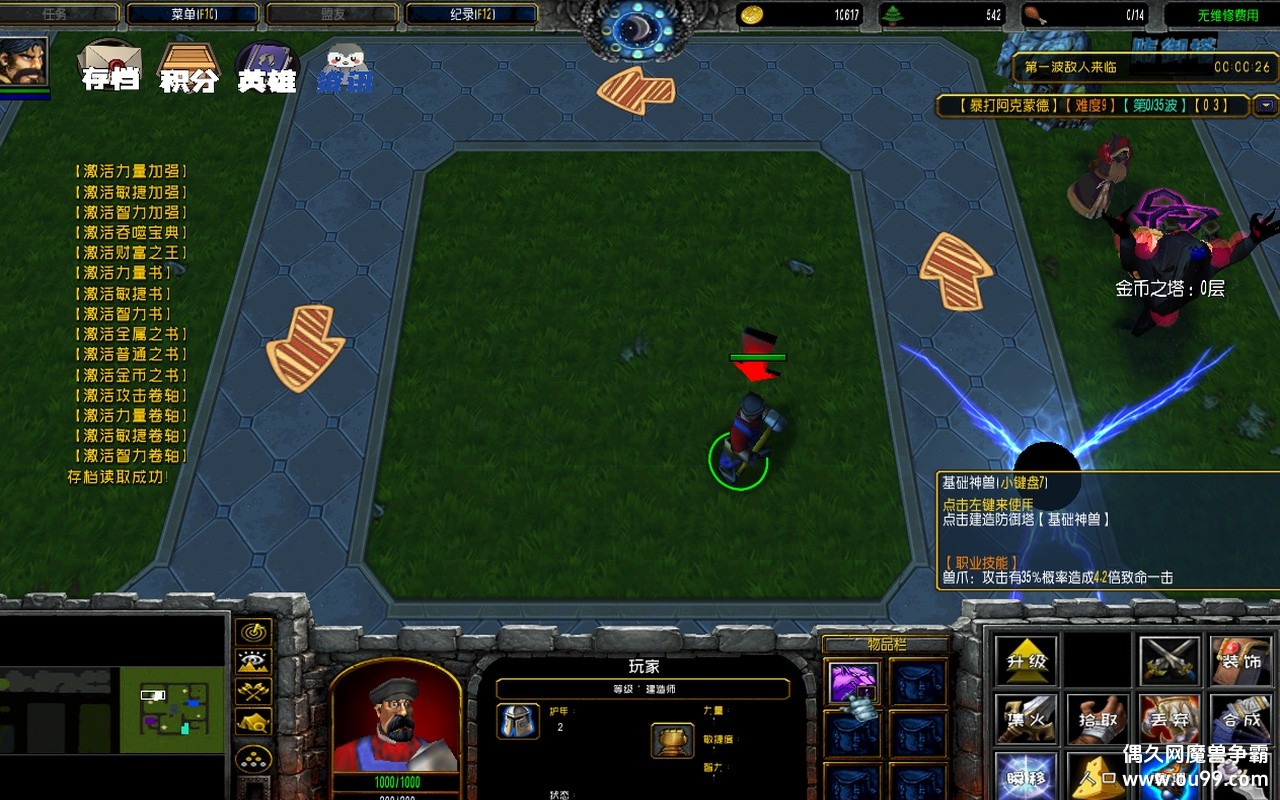Toggle the minimap creep camp button
Viewport: 1280px width, 800px height.
pos(254,721)
